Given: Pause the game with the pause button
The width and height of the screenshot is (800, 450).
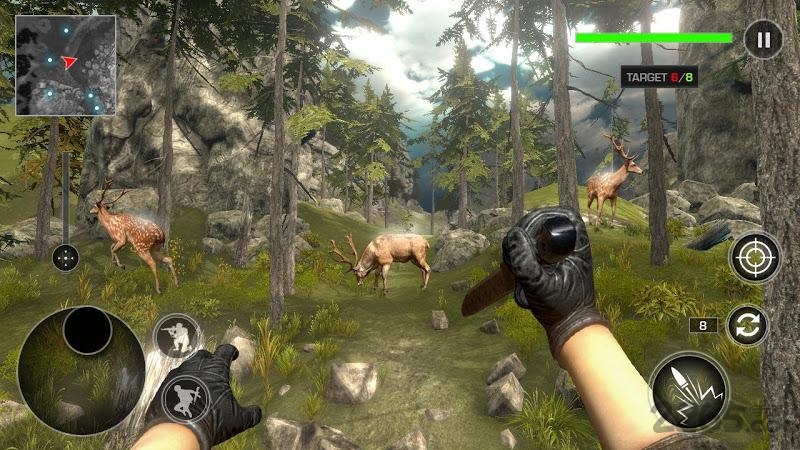Looking at the screenshot, I should (763, 40).
